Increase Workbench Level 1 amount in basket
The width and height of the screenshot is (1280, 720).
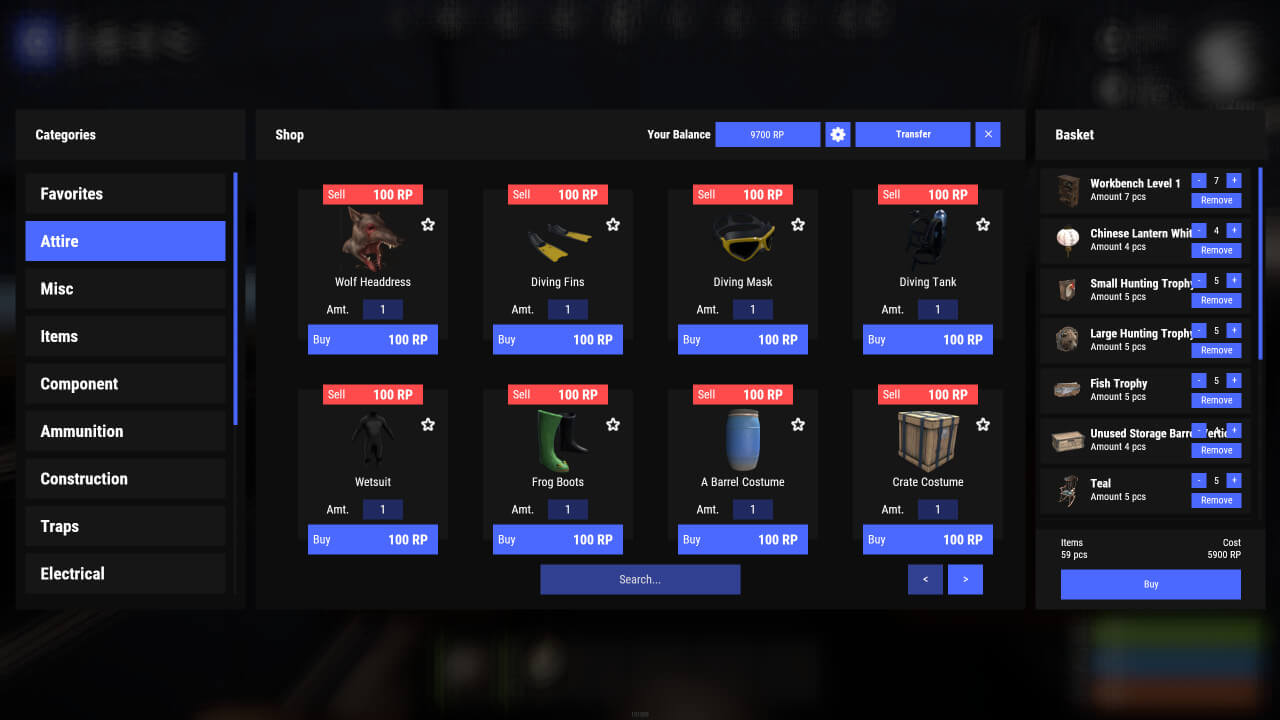click(x=1233, y=181)
